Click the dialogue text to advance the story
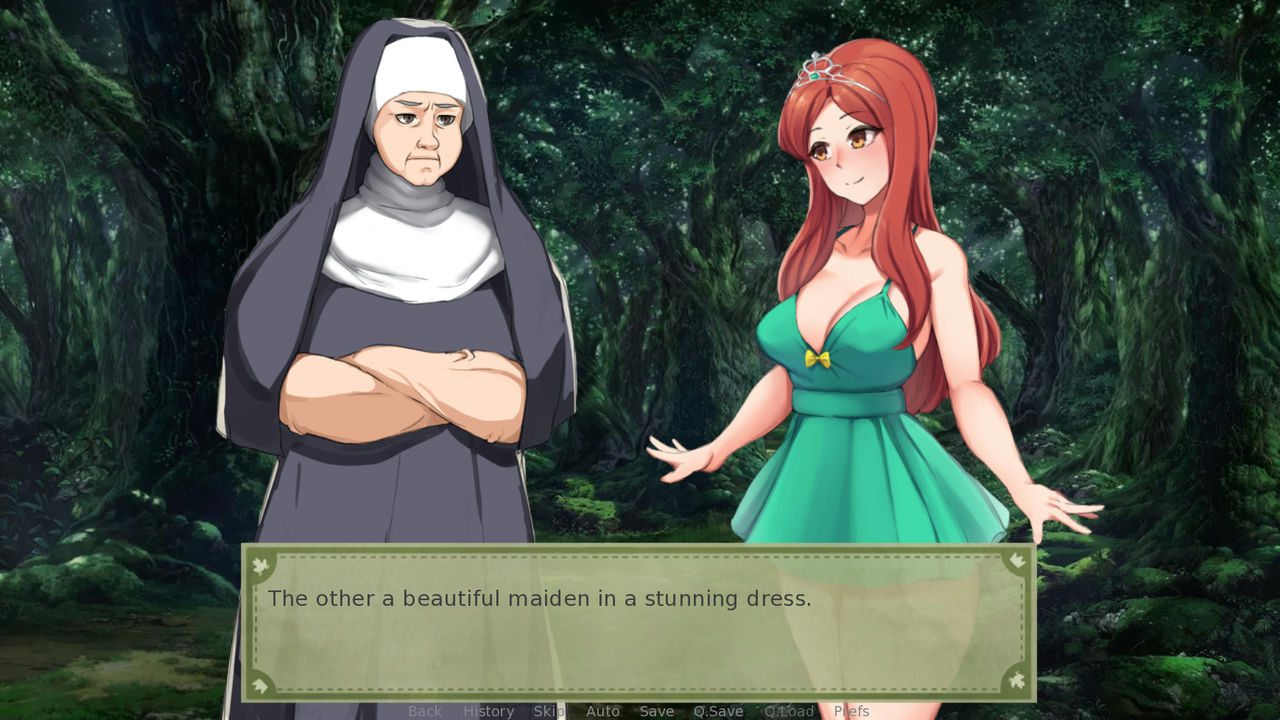Screen dimensions: 1280x720 [540, 598]
